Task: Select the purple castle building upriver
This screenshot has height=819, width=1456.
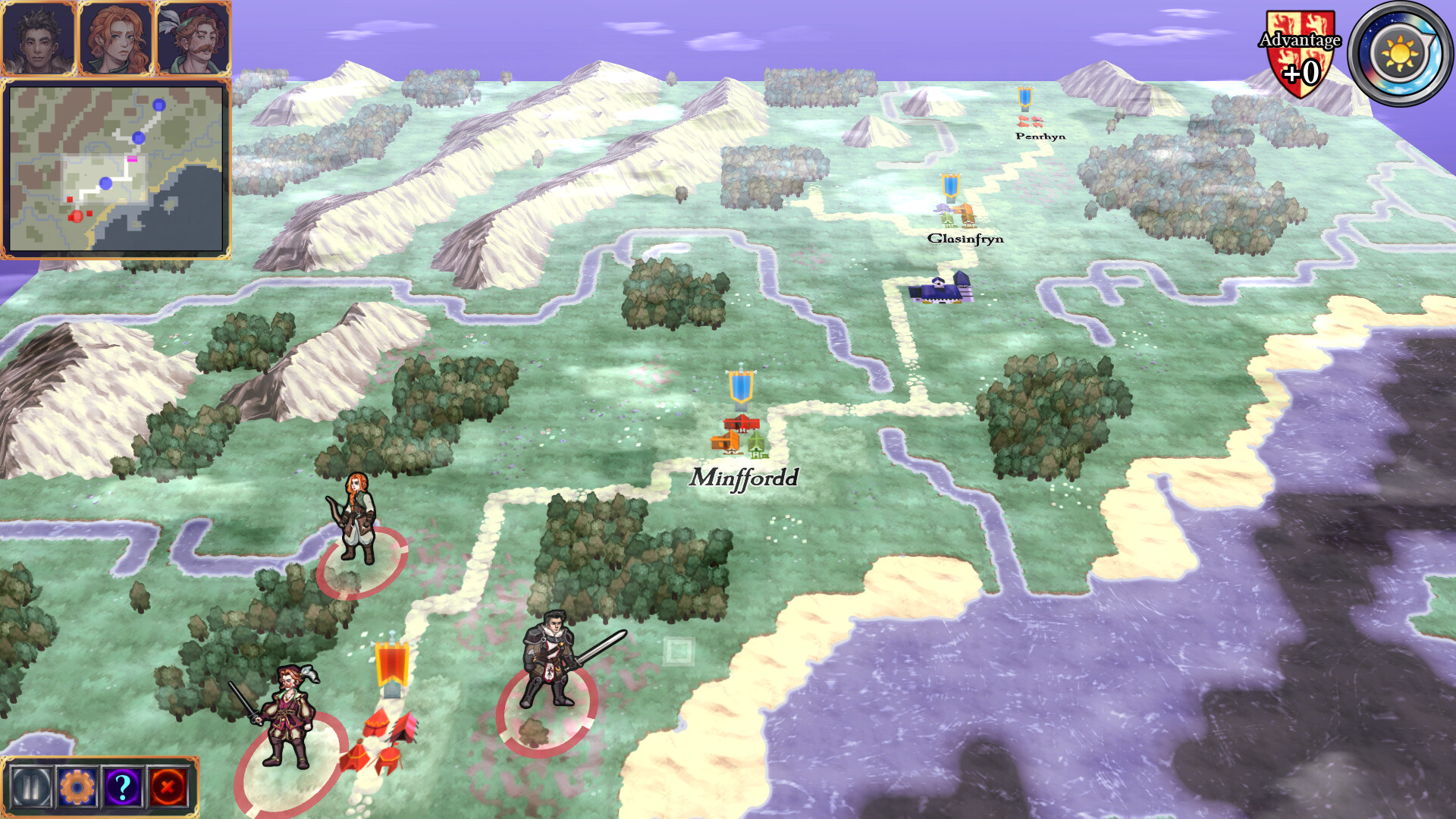Action: click(x=940, y=288)
